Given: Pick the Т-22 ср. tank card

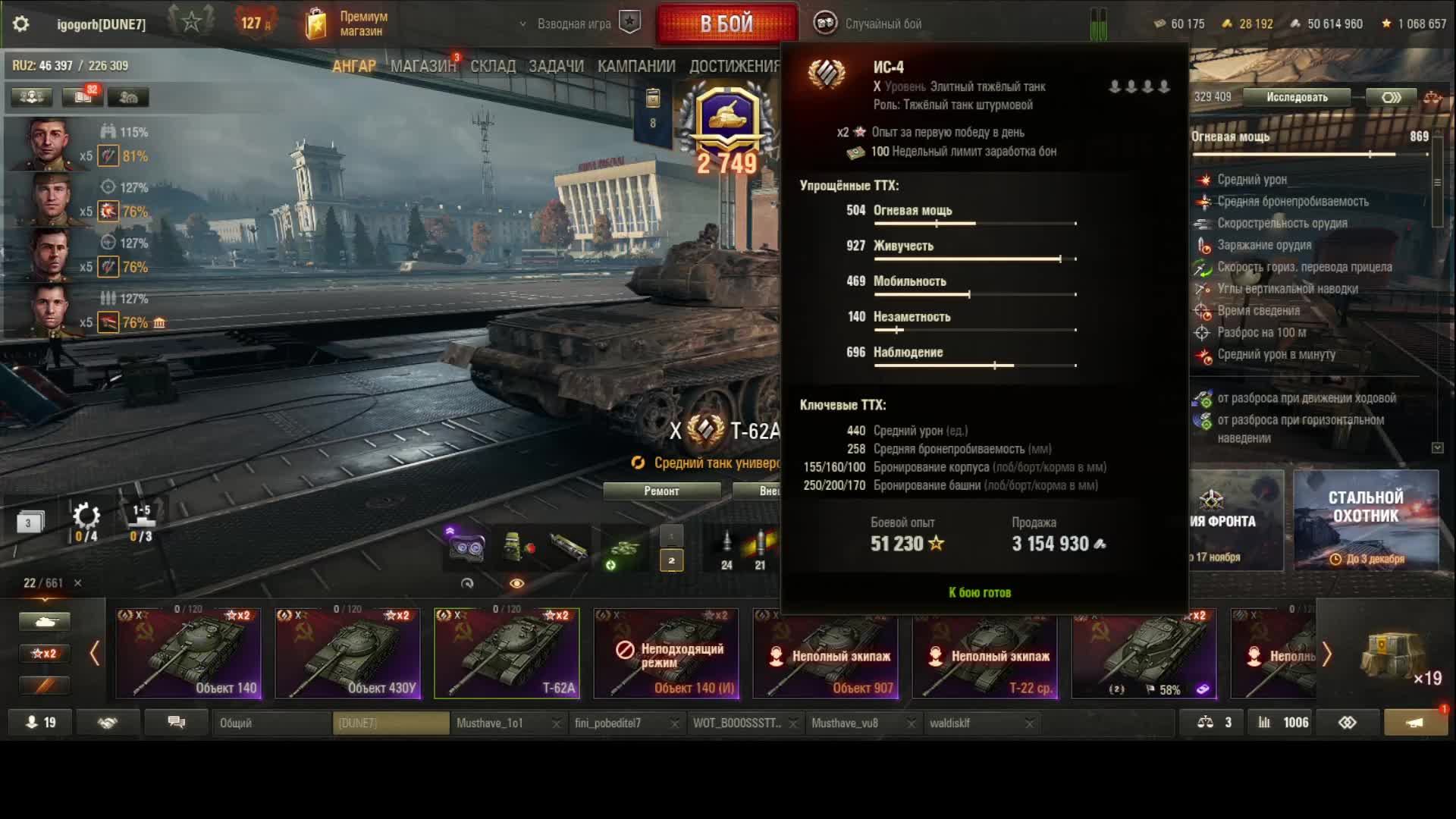Looking at the screenshot, I should 984,653.
